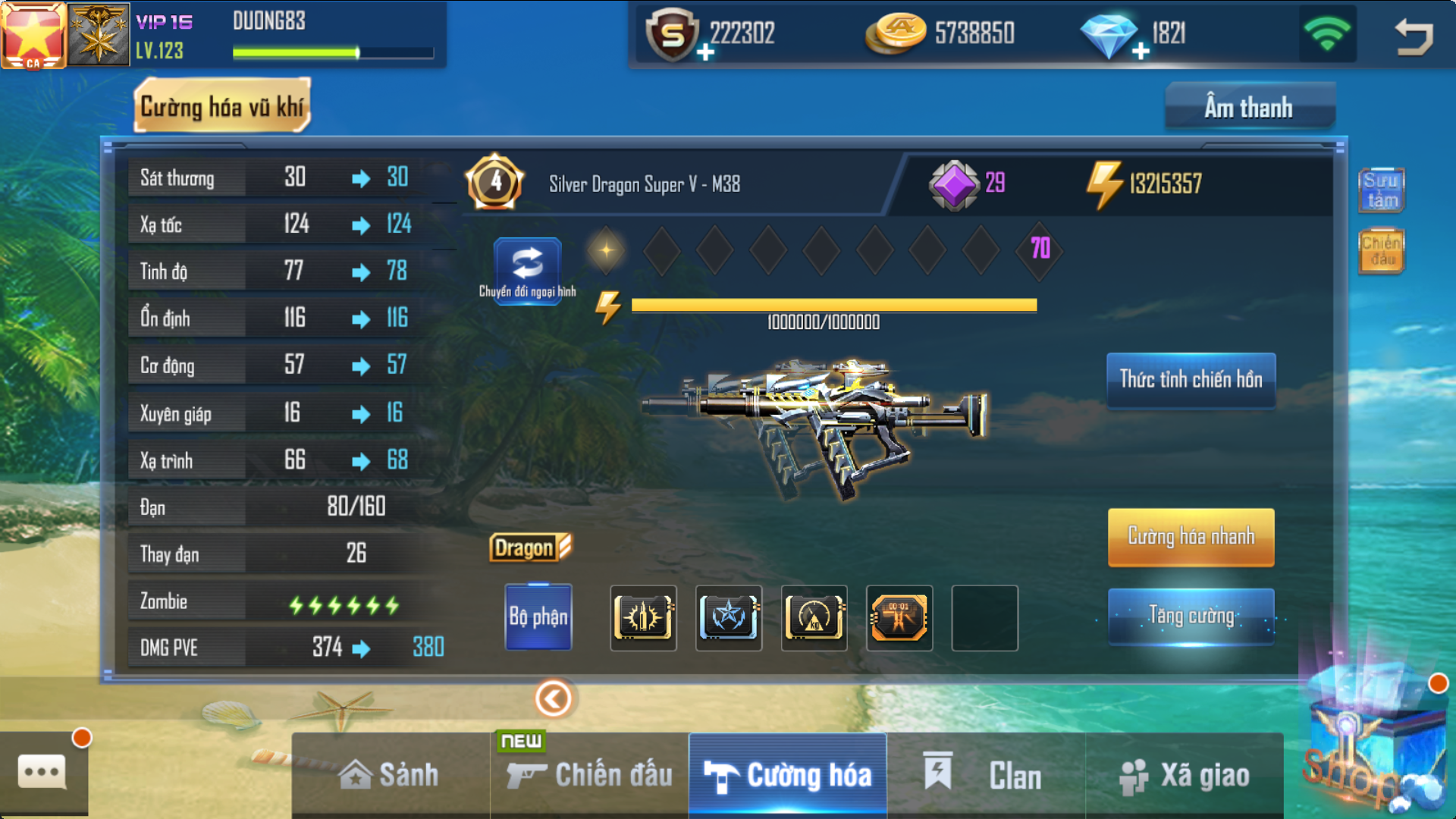Open the Chiến đấu battle tab
Viewport: 1456px width, 819px height.
(590, 775)
